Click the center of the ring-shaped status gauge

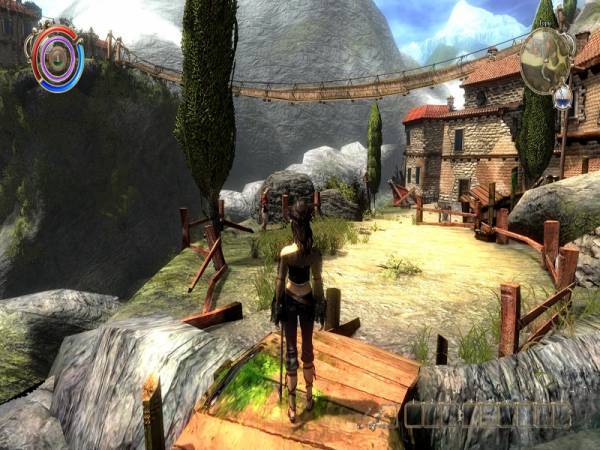[x=55, y=58]
